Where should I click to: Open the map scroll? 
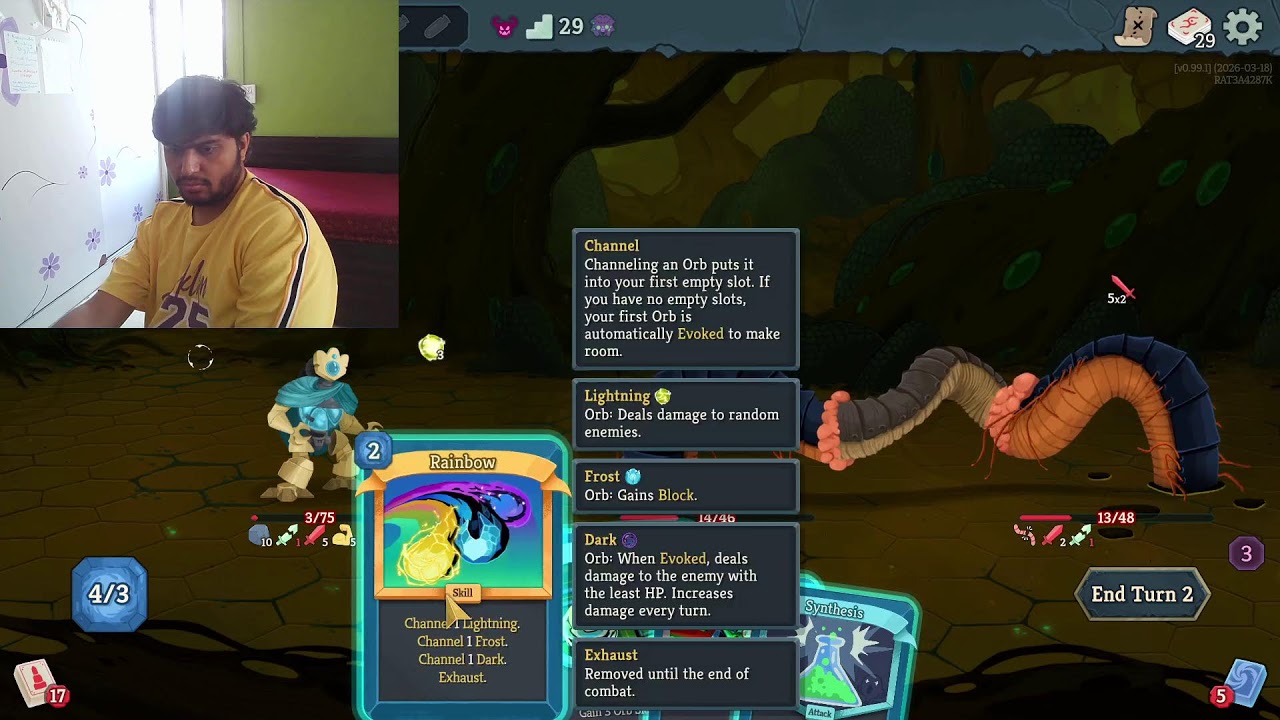click(x=1135, y=27)
